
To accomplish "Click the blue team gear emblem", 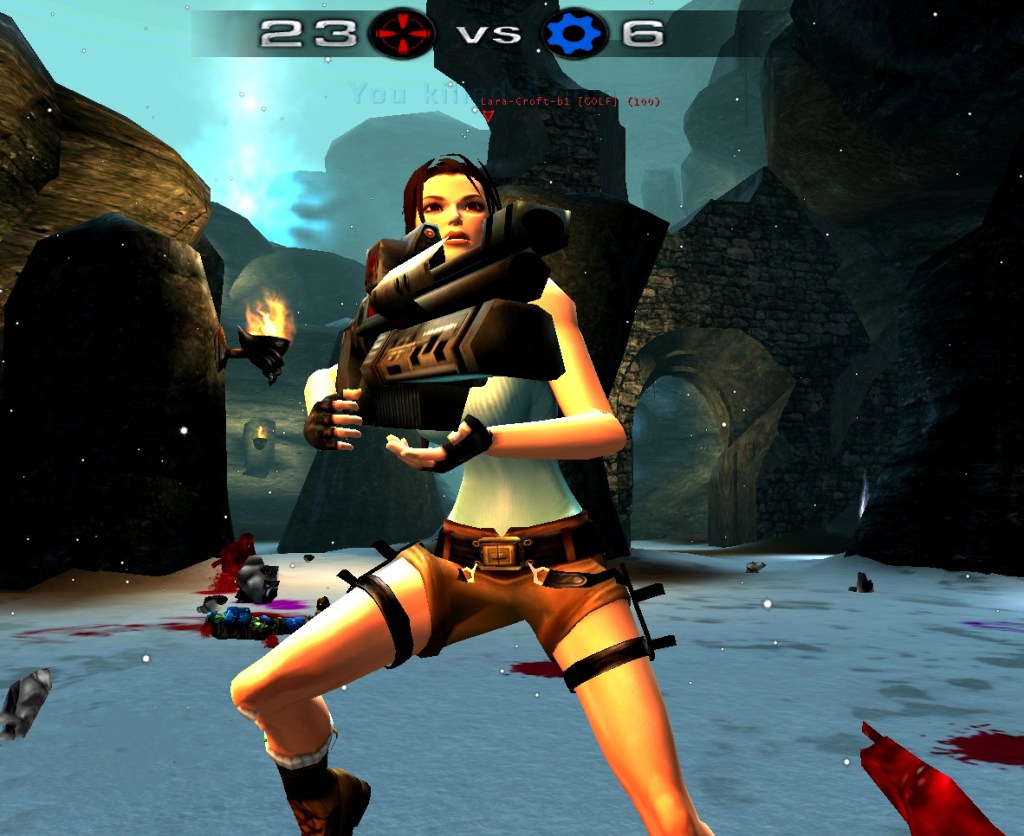I will pos(573,34).
